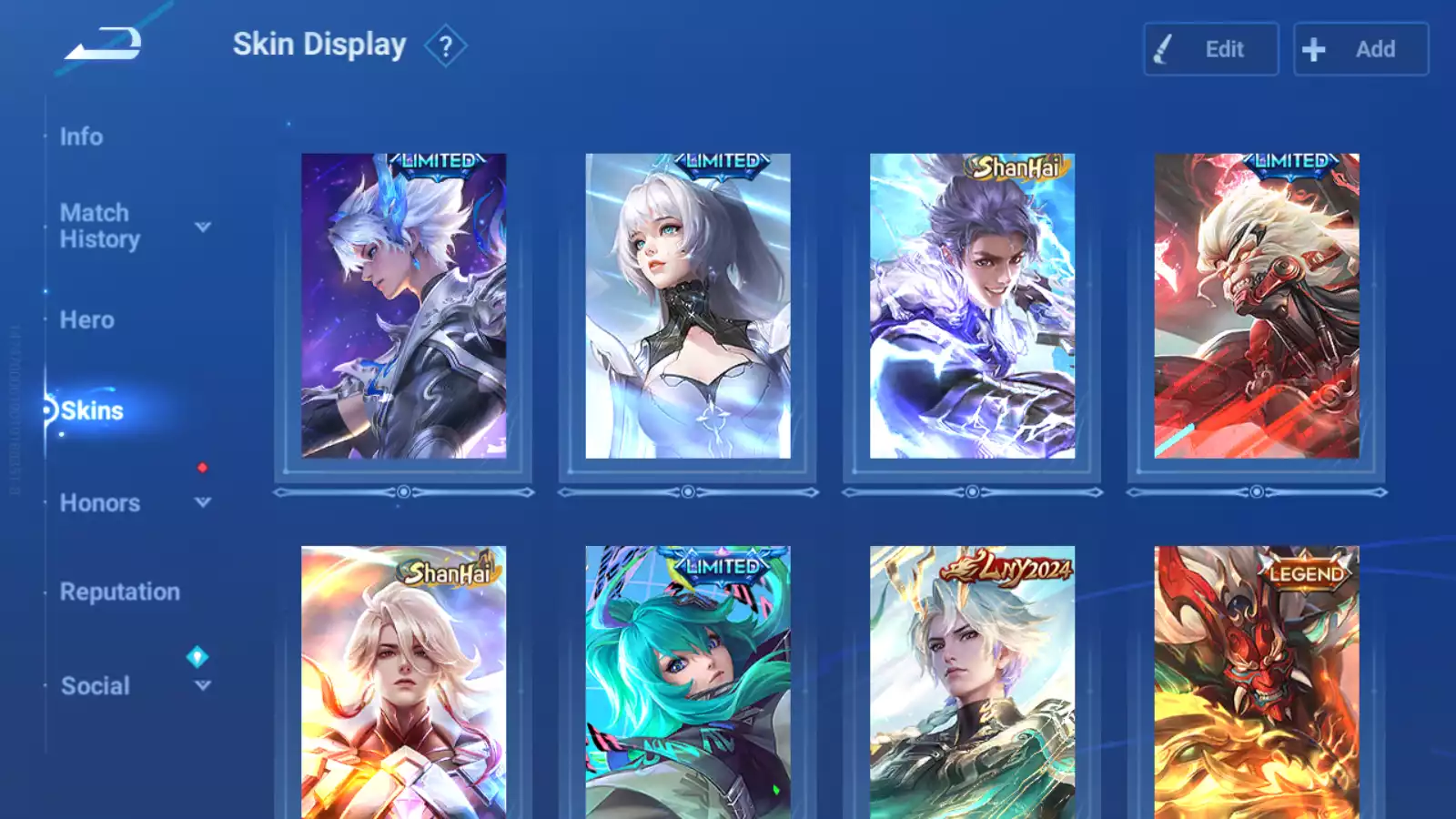Open the Social tab
This screenshot has height=819, width=1456.
pos(96,686)
